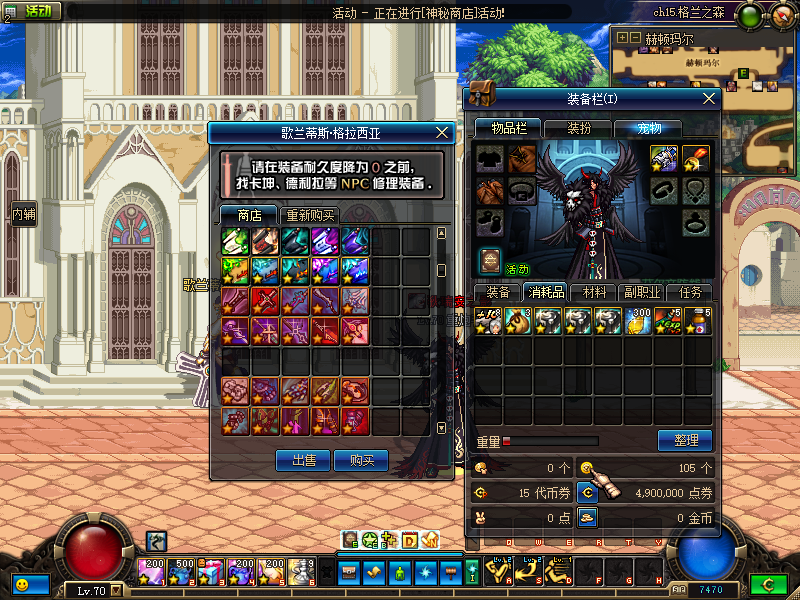Open the yellow smiley face menu

pyautogui.click(x=21, y=583)
